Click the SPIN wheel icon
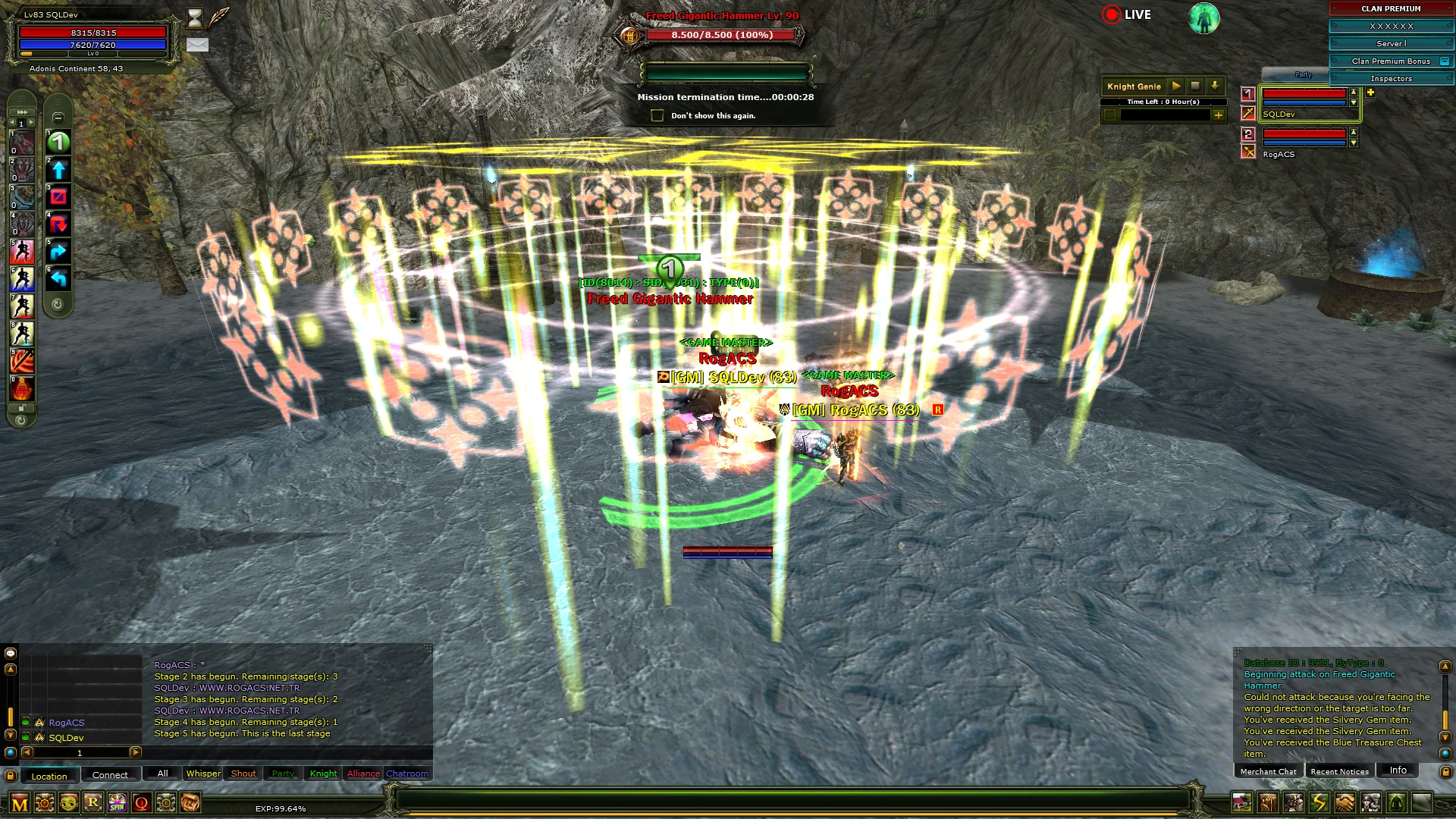Screen dimensions: 1456x819 point(118,802)
